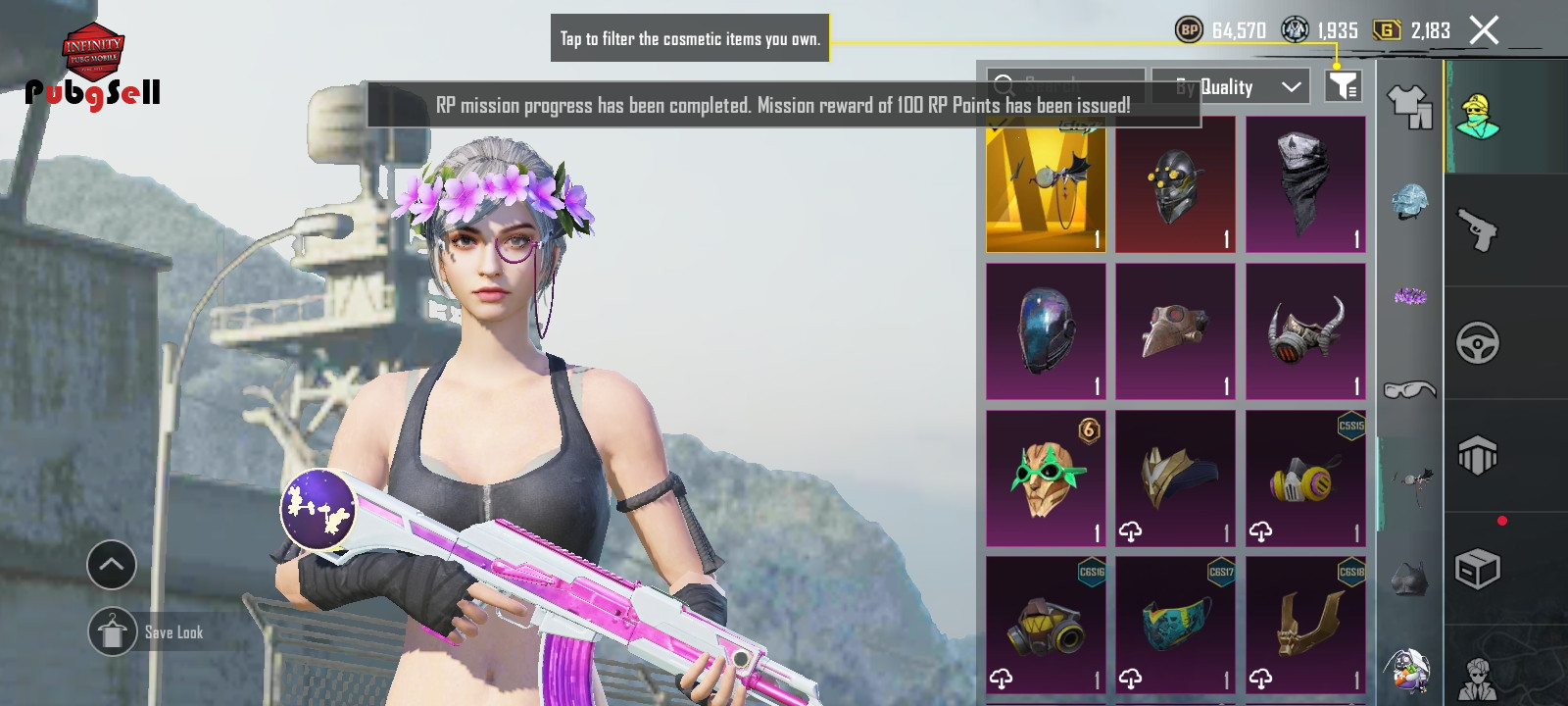Save the current look
This screenshot has height=706, width=1568.
click(x=113, y=632)
